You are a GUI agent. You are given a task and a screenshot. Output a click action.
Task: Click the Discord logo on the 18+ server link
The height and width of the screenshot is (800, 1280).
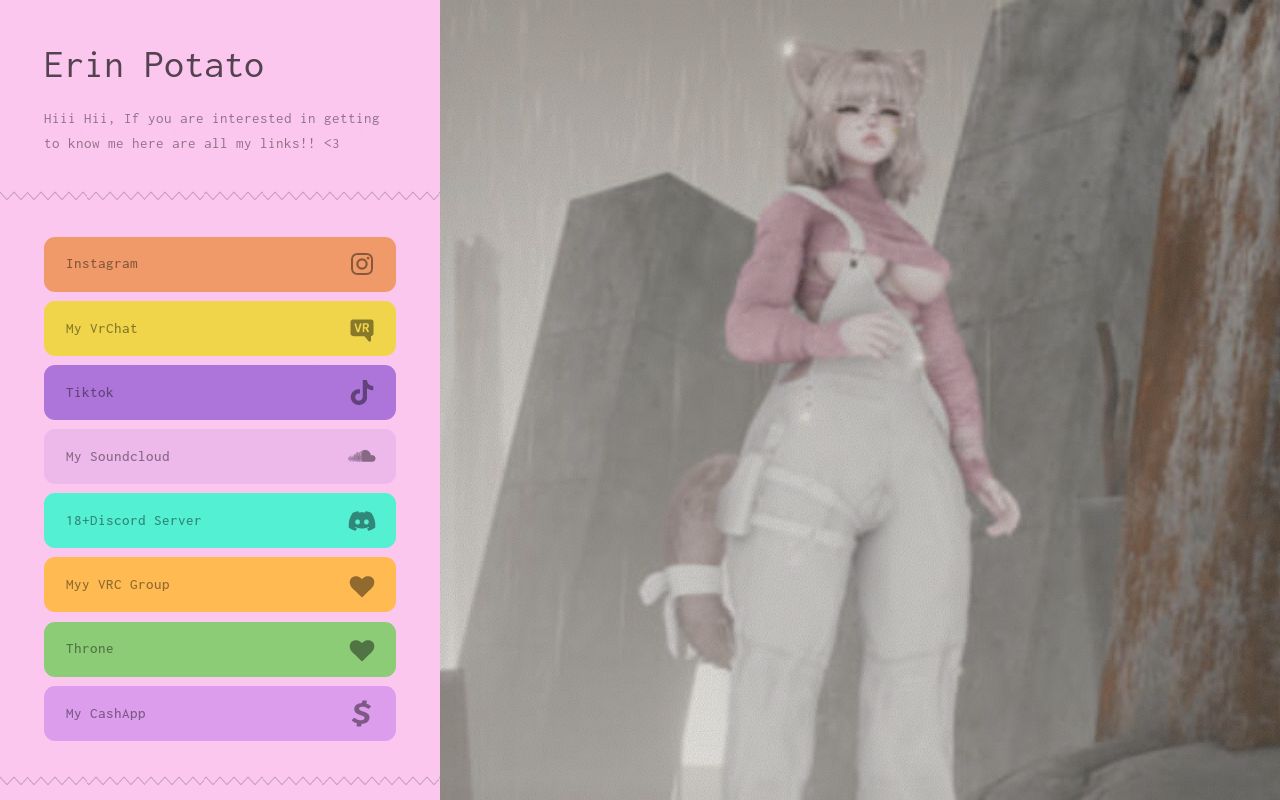click(x=361, y=520)
